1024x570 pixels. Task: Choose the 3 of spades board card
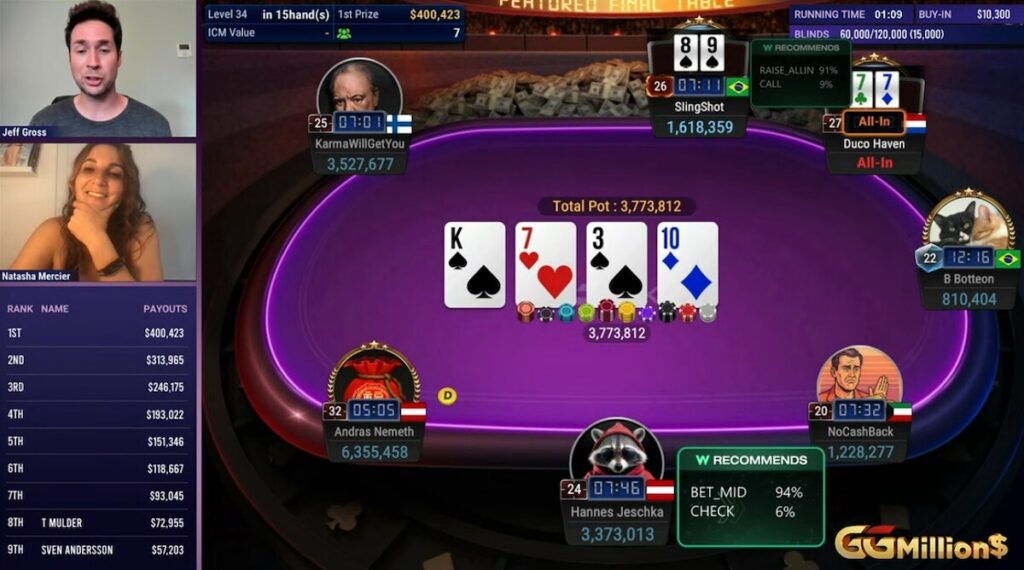[616, 264]
